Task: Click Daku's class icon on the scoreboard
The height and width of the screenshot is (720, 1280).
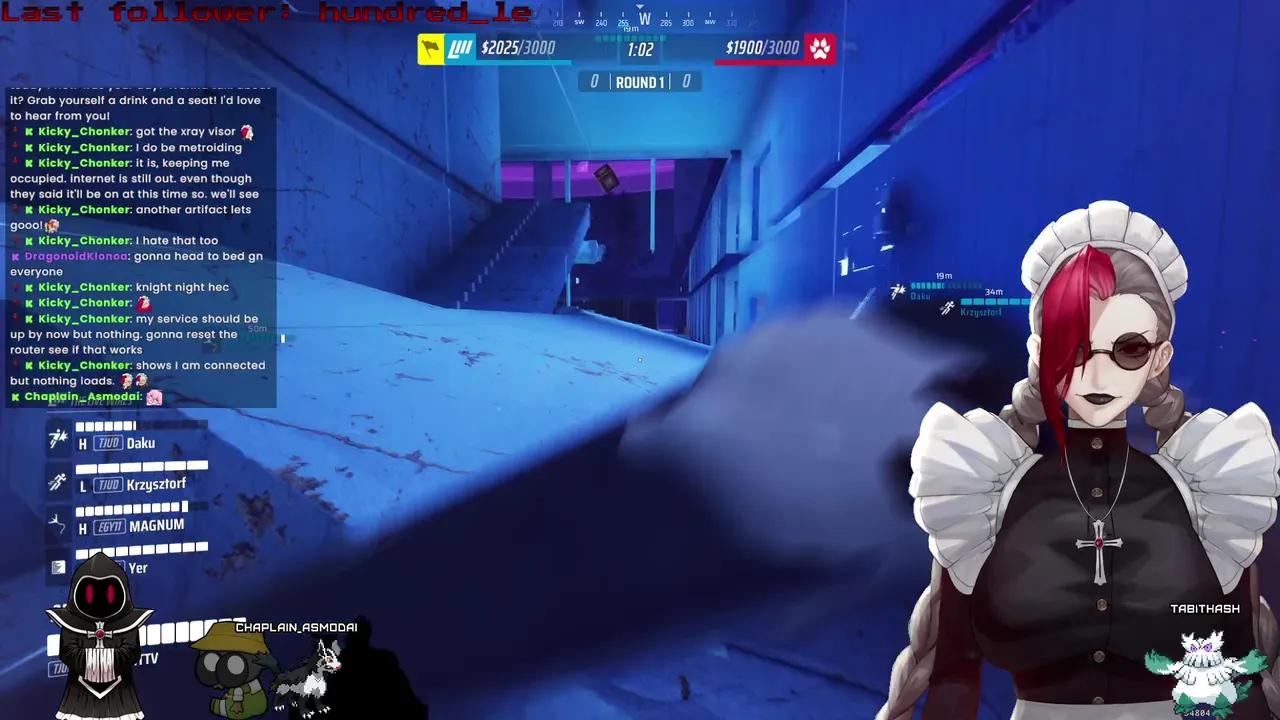Action: click(x=58, y=438)
